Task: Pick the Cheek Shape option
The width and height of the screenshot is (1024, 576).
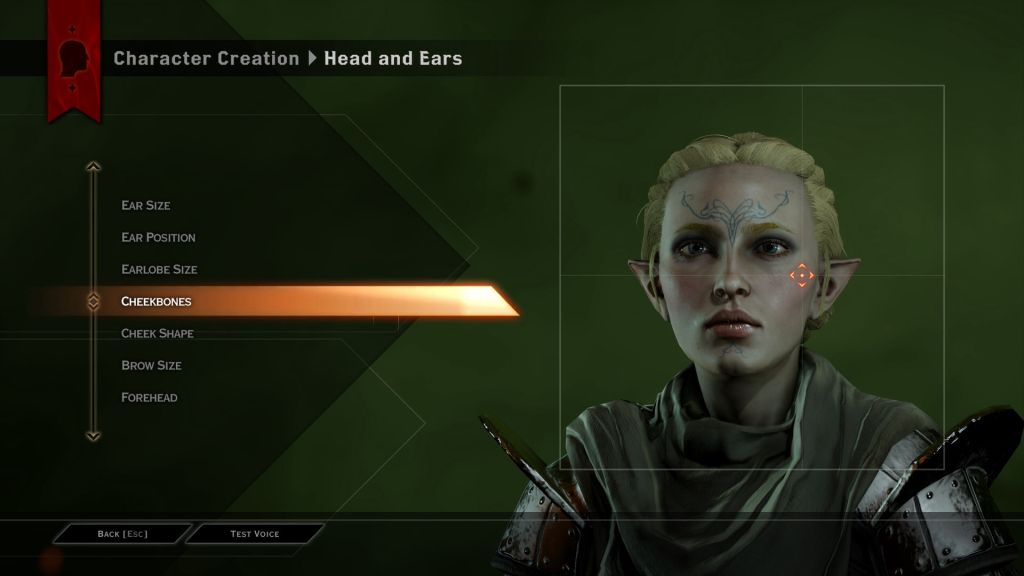Action: pos(157,333)
